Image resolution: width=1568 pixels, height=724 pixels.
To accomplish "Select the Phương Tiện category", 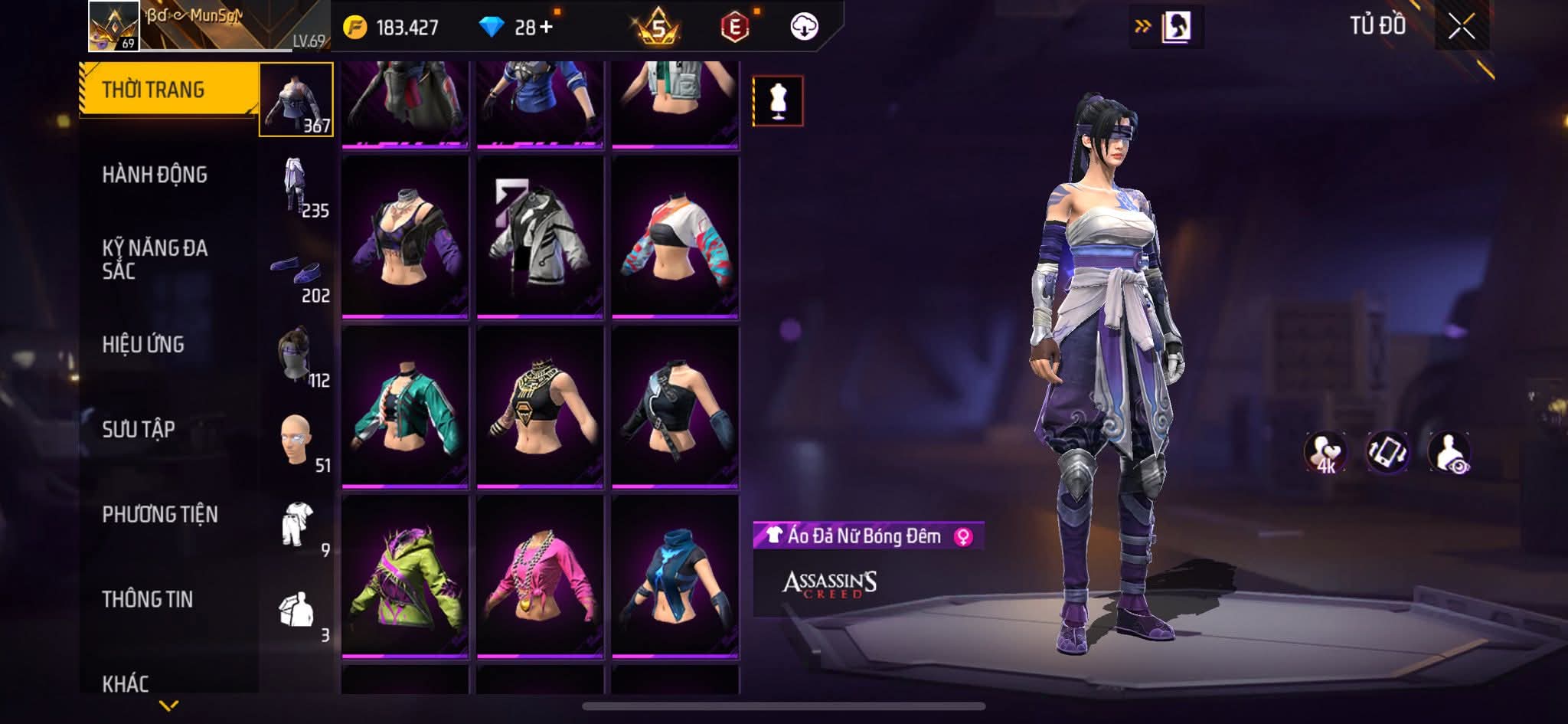I will (x=160, y=515).
